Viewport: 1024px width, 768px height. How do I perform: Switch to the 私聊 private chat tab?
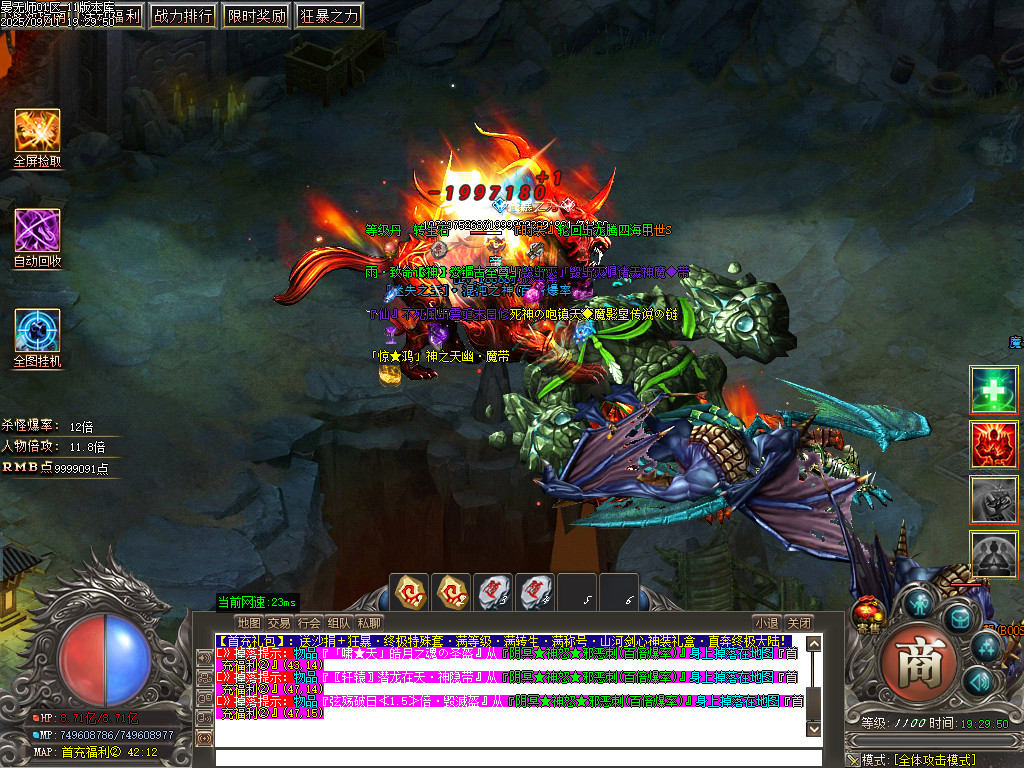(369, 622)
